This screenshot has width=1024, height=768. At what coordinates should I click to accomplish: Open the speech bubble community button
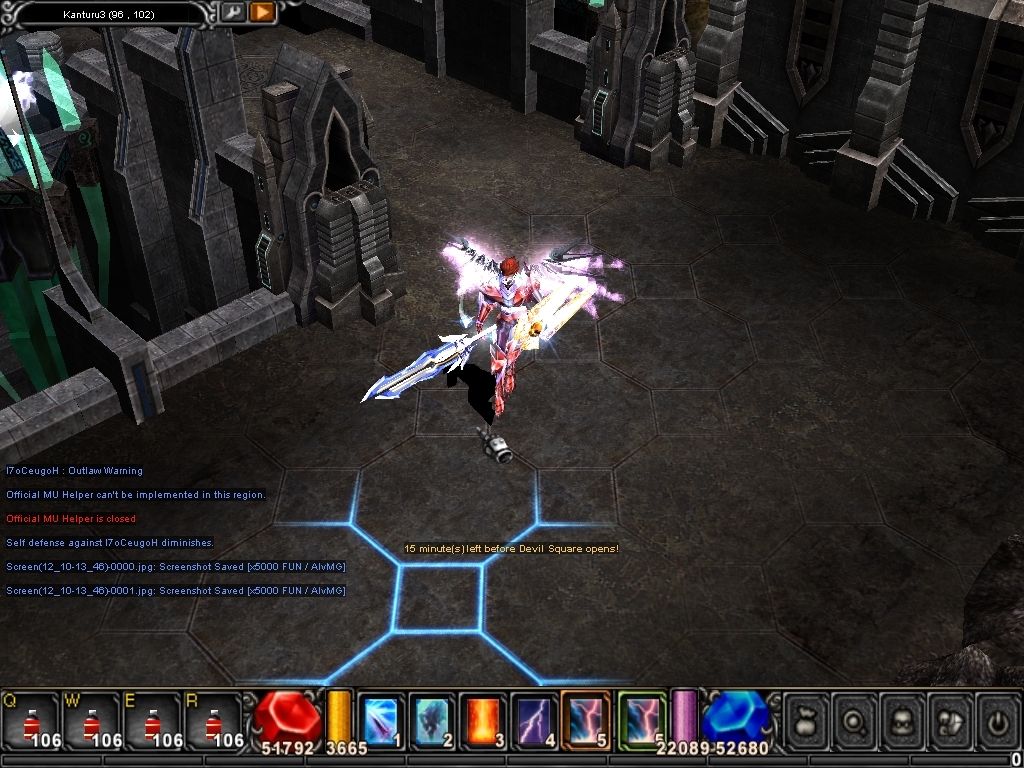click(x=950, y=719)
